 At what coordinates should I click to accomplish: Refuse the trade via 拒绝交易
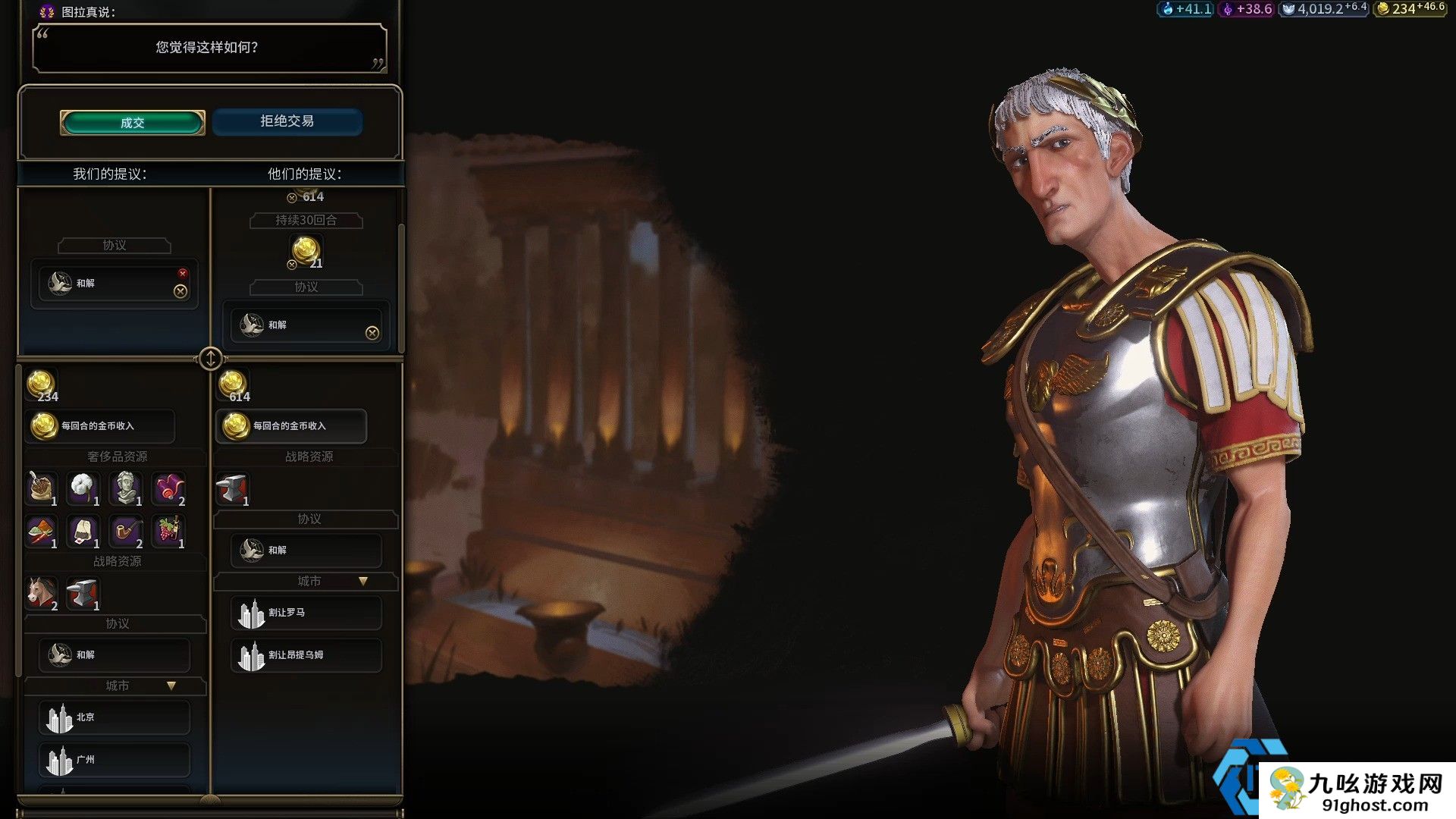coord(287,121)
